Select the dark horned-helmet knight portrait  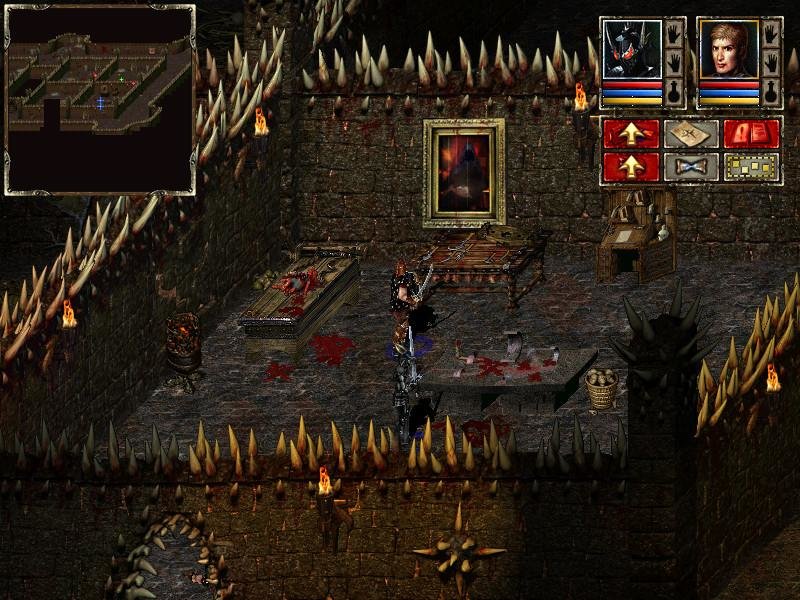pyautogui.click(x=632, y=50)
